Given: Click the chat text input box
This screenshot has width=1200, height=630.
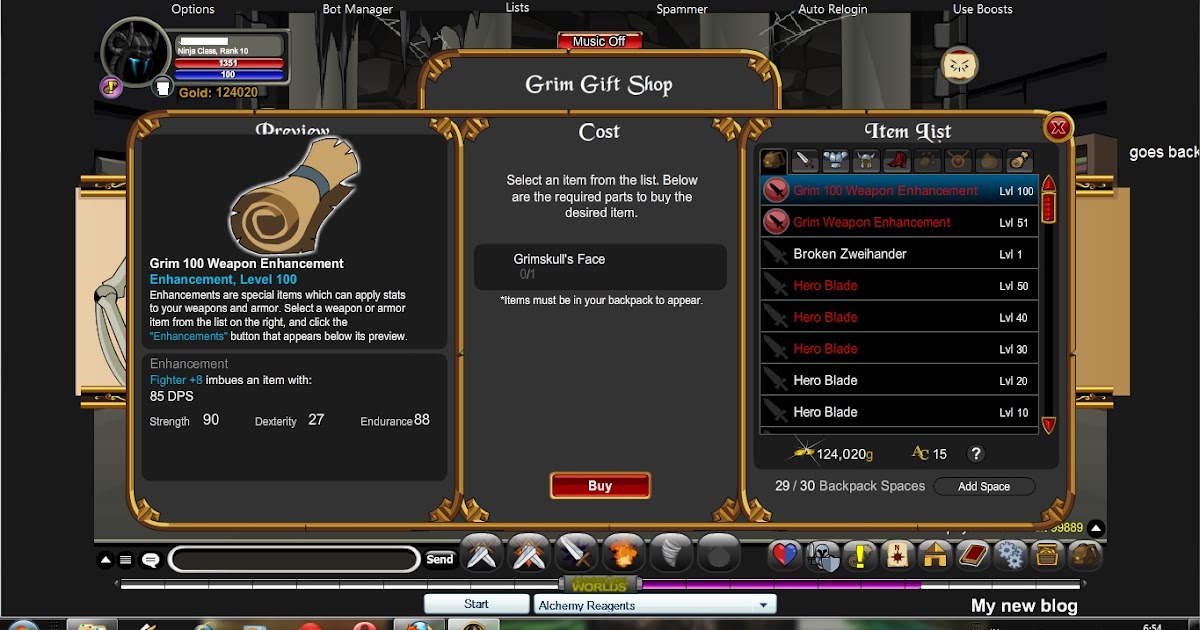Looking at the screenshot, I should click(294, 560).
